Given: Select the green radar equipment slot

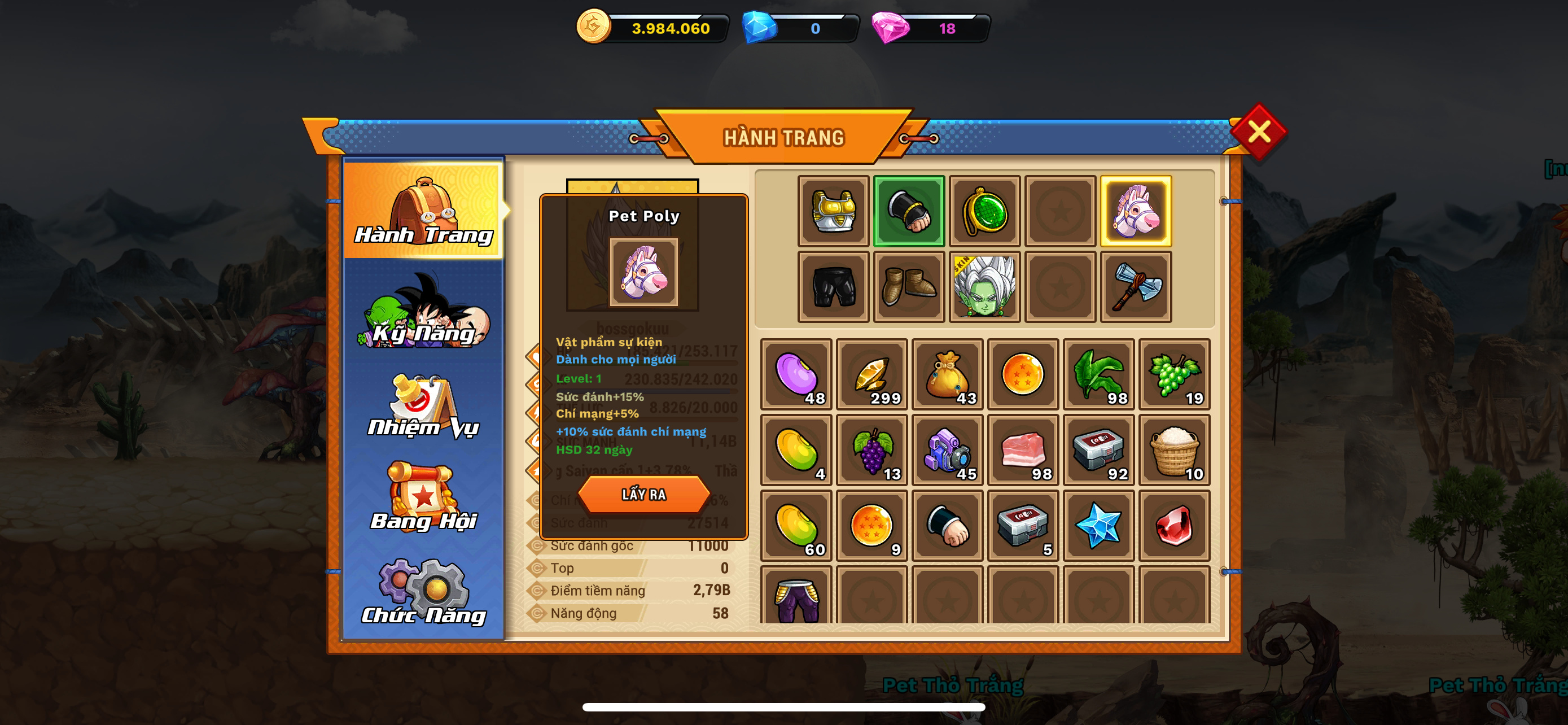Looking at the screenshot, I should (984, 211).
